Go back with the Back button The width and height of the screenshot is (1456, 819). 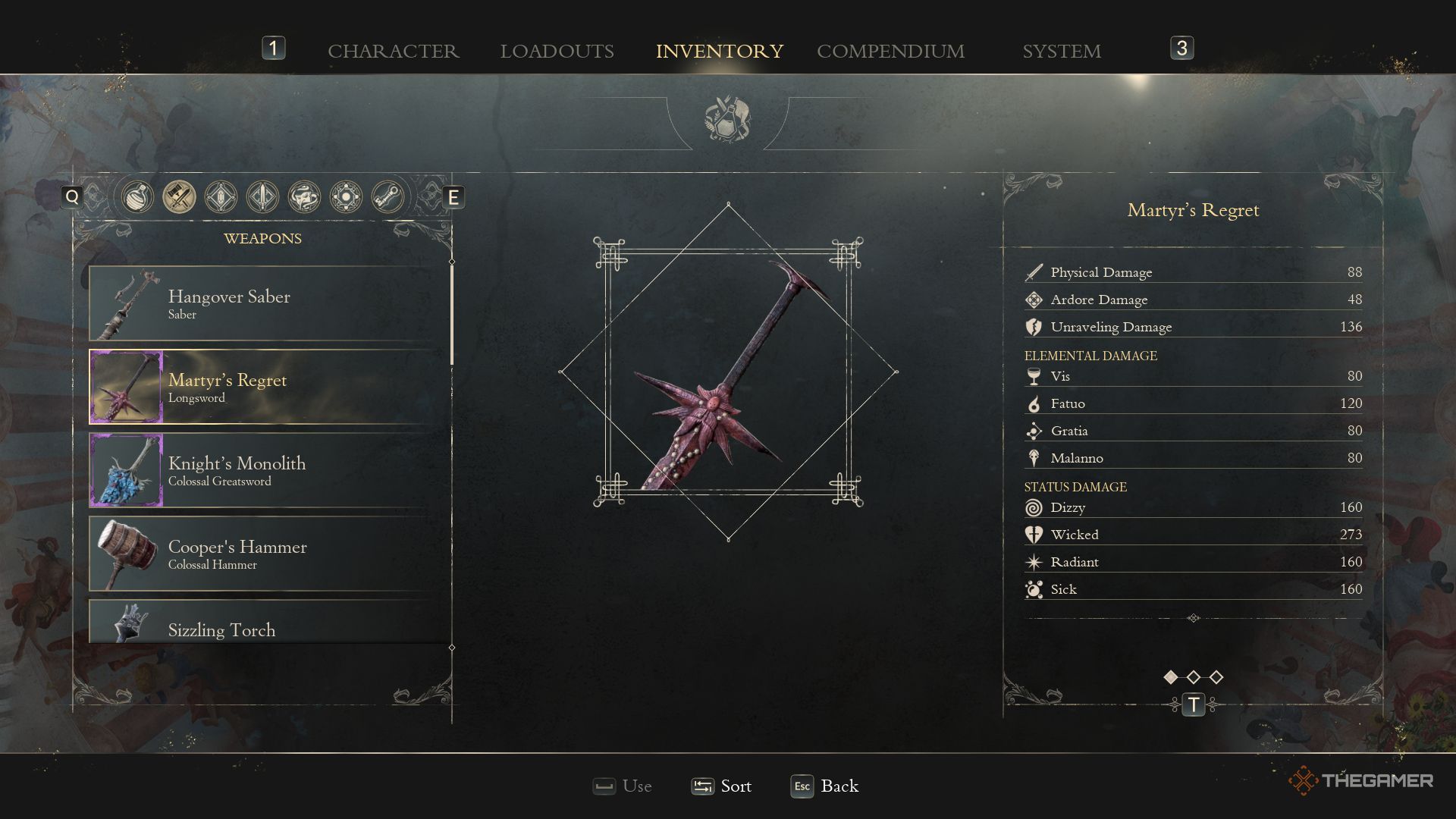(x=824, y=786)
